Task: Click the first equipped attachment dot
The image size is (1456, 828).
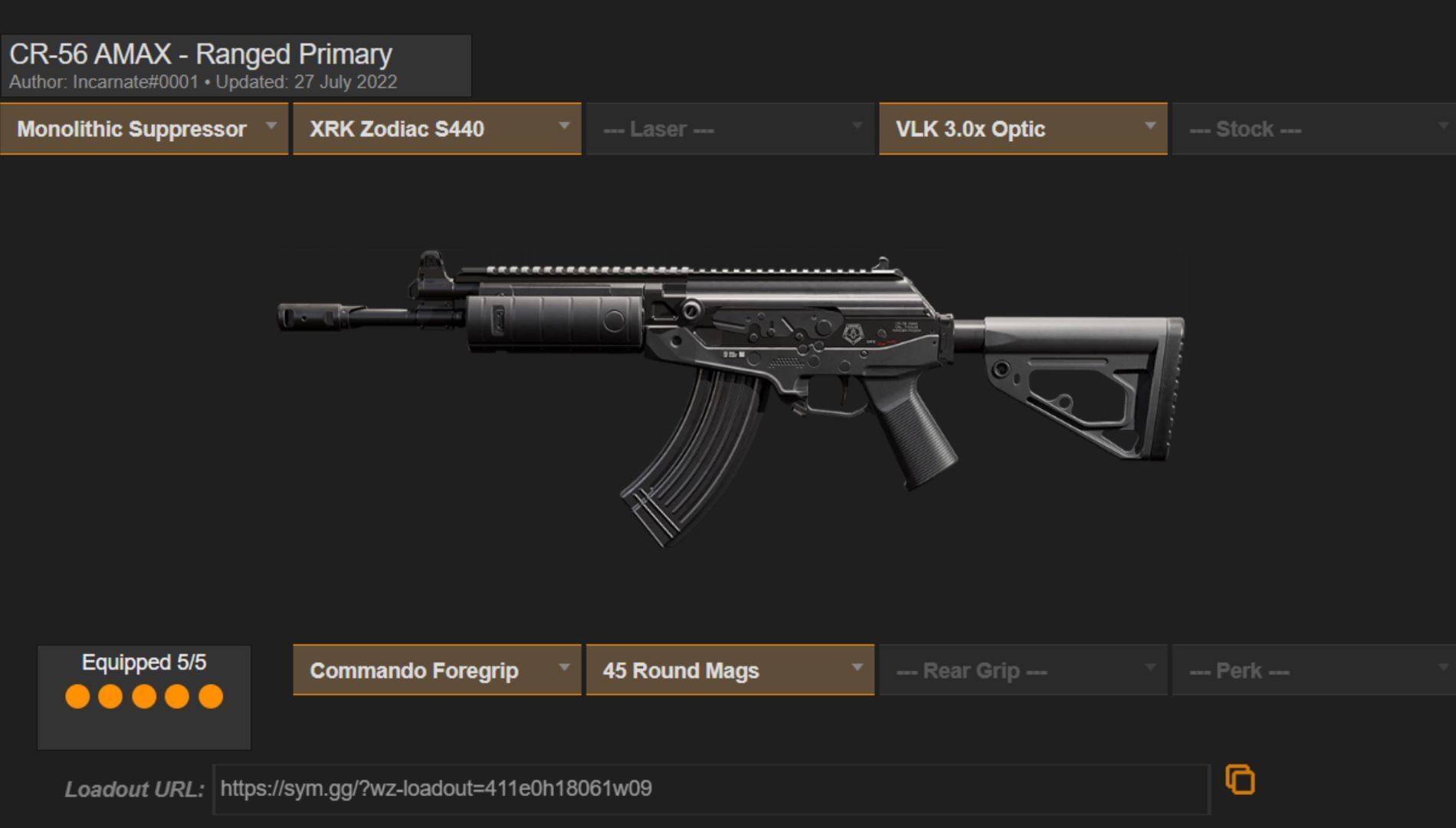Action: point(77,698)
